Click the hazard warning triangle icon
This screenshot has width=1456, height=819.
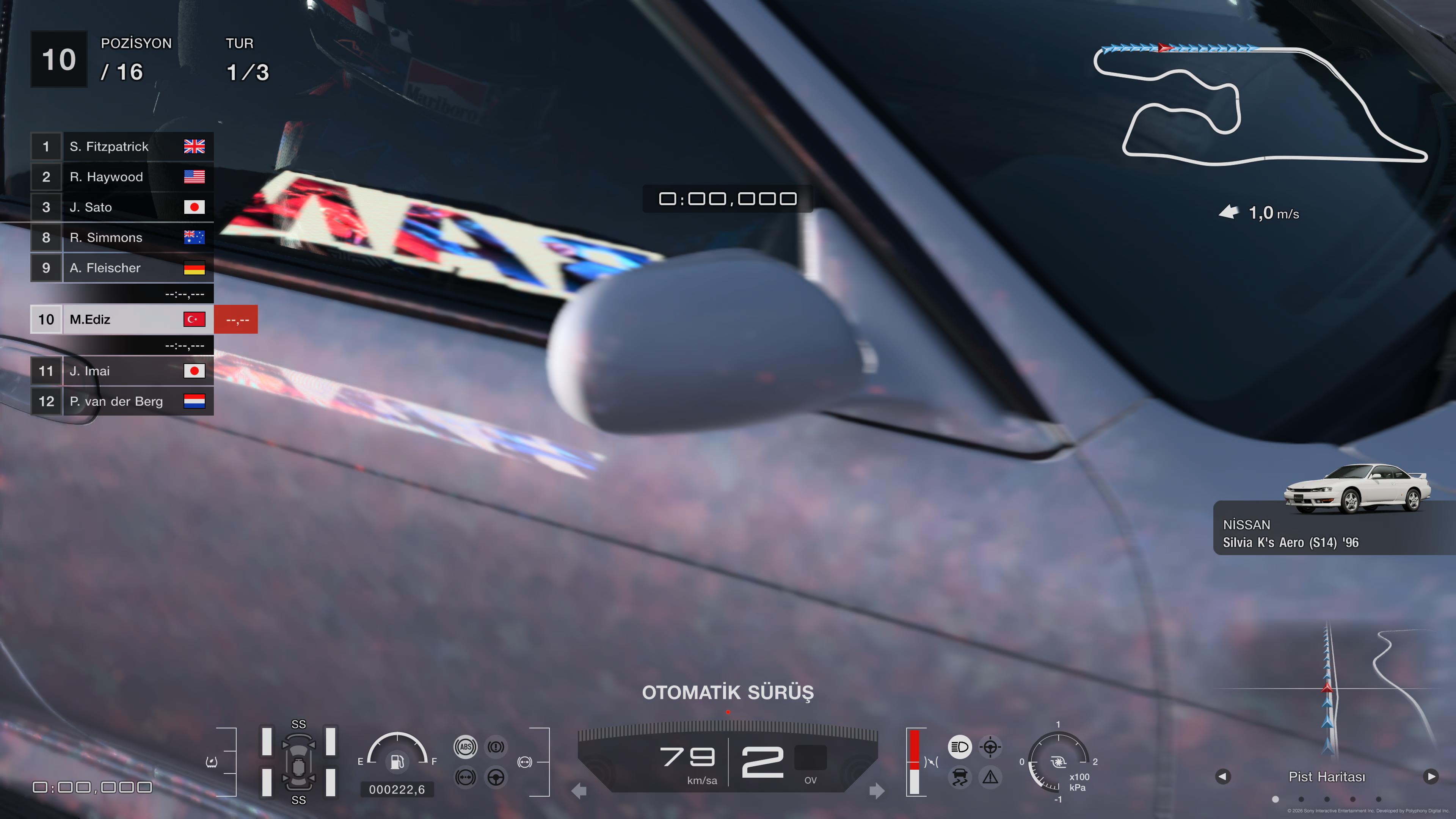pyautogui.click(x=990, y=777)
